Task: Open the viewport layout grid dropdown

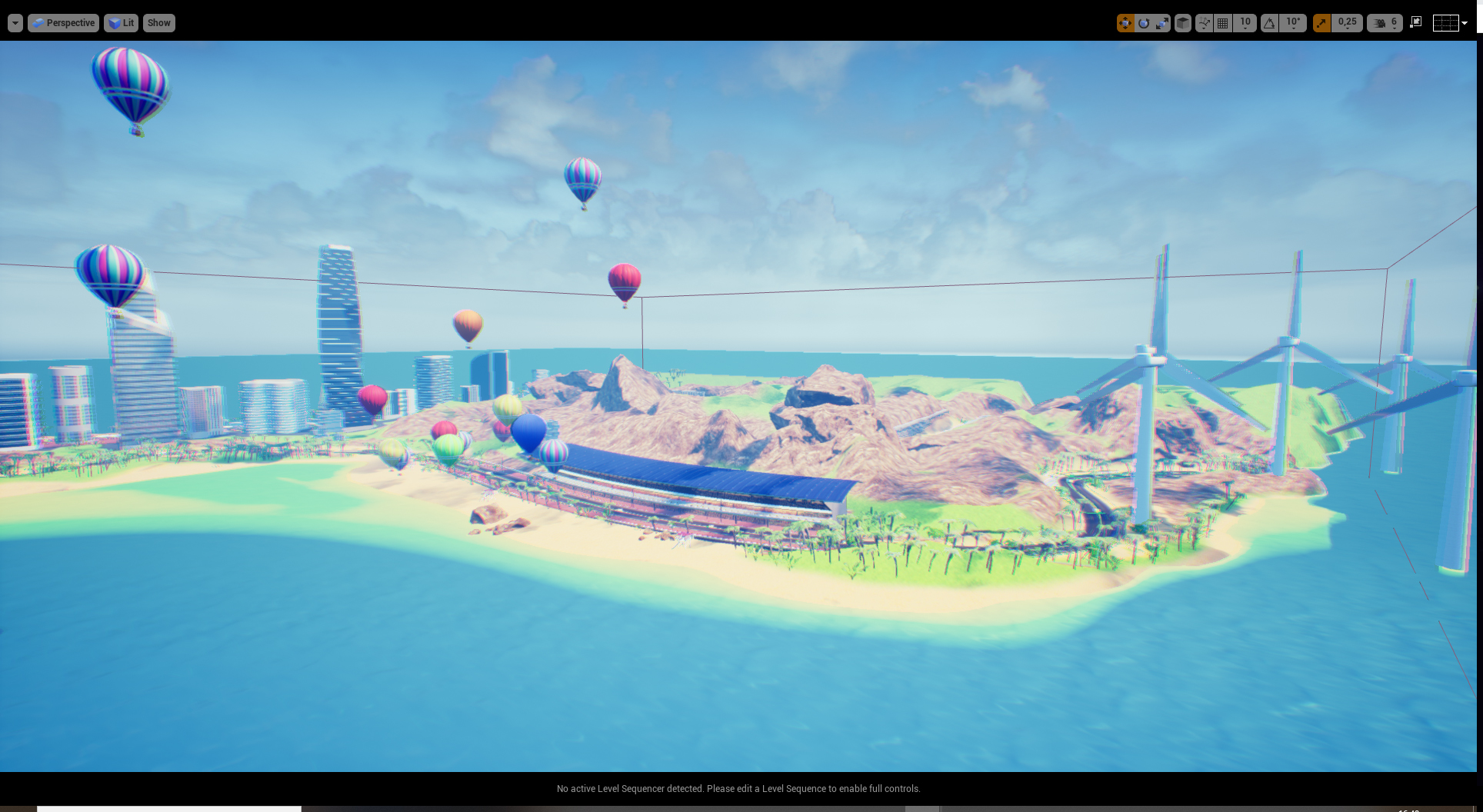Action: coord(1450,23)
